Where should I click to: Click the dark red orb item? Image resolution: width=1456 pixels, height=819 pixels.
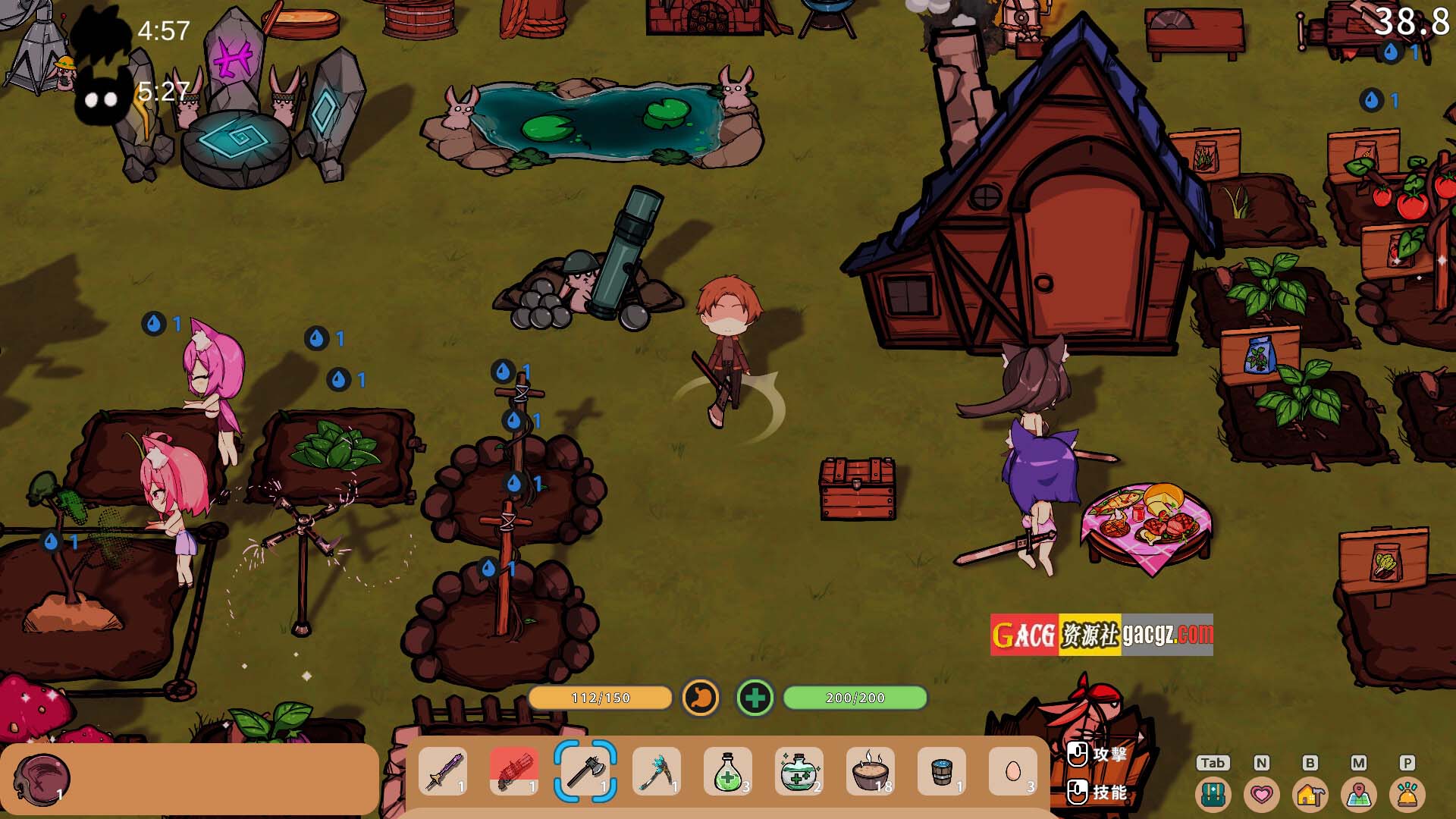pos(42,779)
